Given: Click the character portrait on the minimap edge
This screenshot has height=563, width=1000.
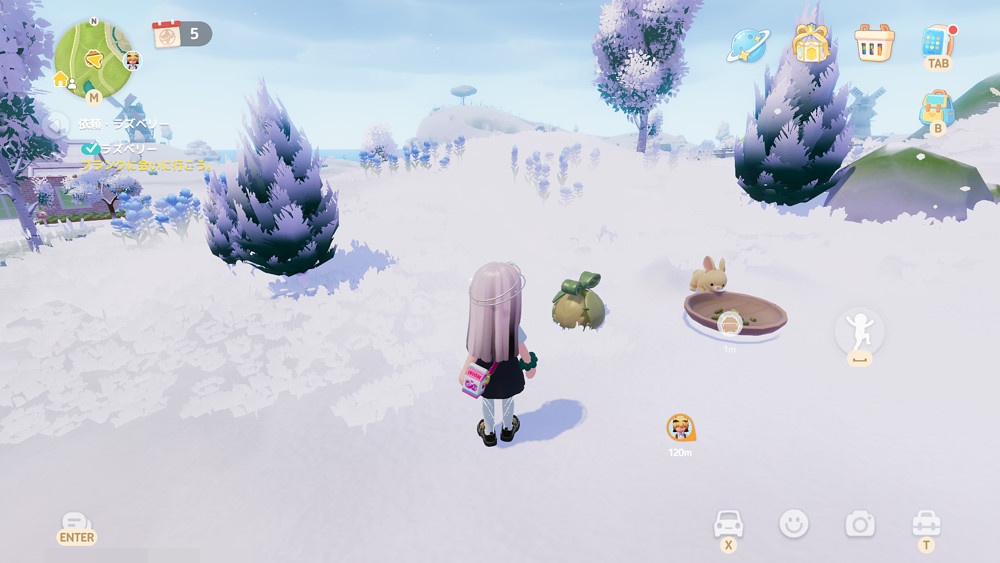Looking at the screenshot, I should coord(132,61).
